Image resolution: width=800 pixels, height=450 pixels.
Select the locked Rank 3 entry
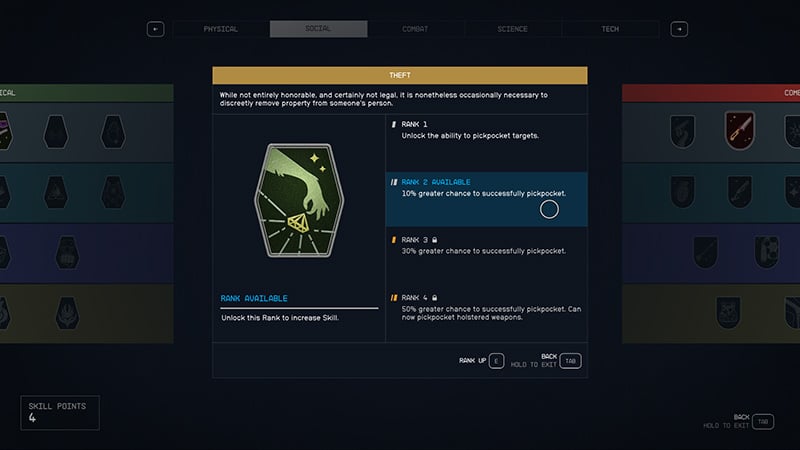pyautogui.click(x=486, y=245)
